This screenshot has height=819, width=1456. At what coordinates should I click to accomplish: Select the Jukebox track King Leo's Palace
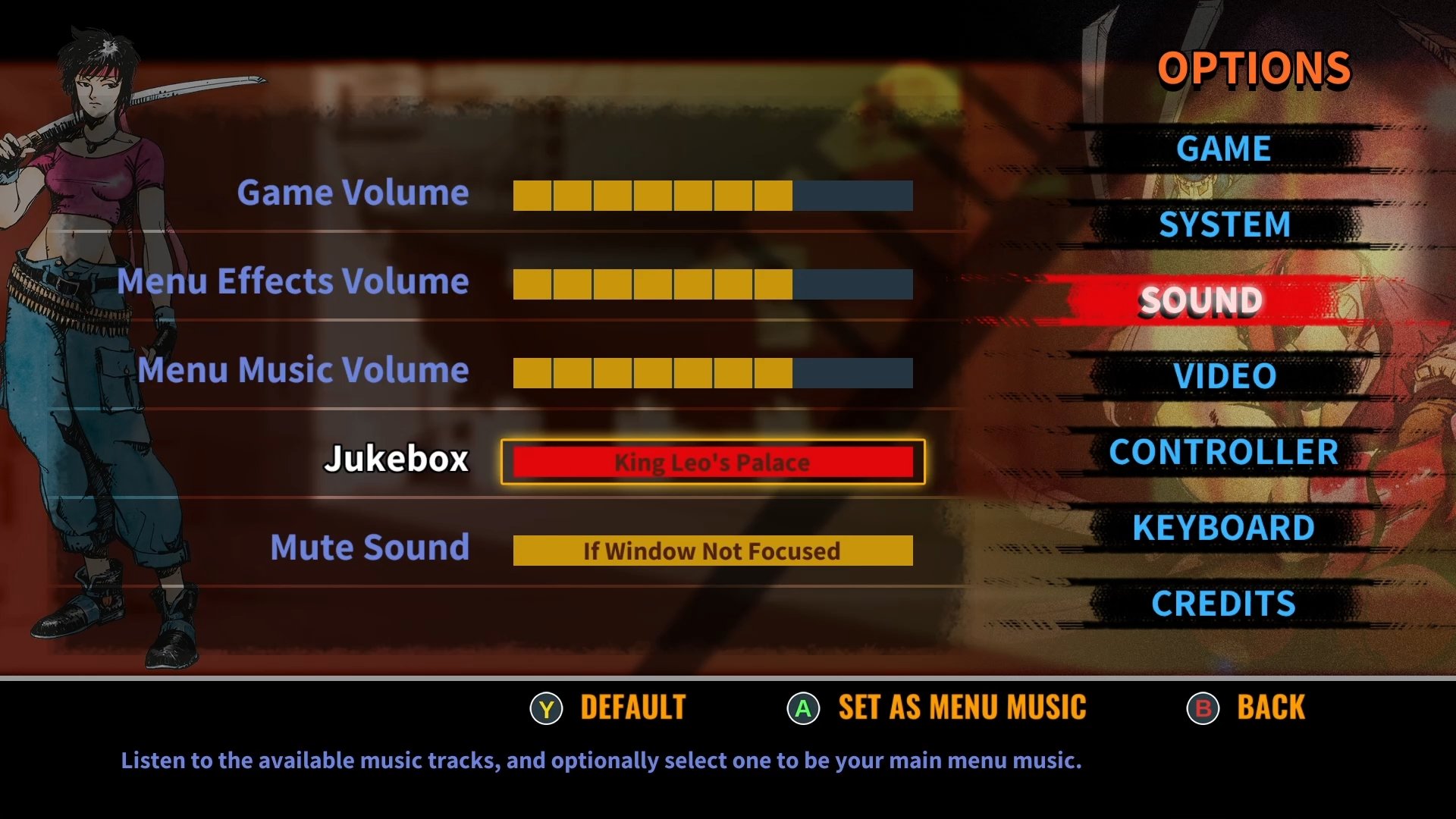pos(712,462)
